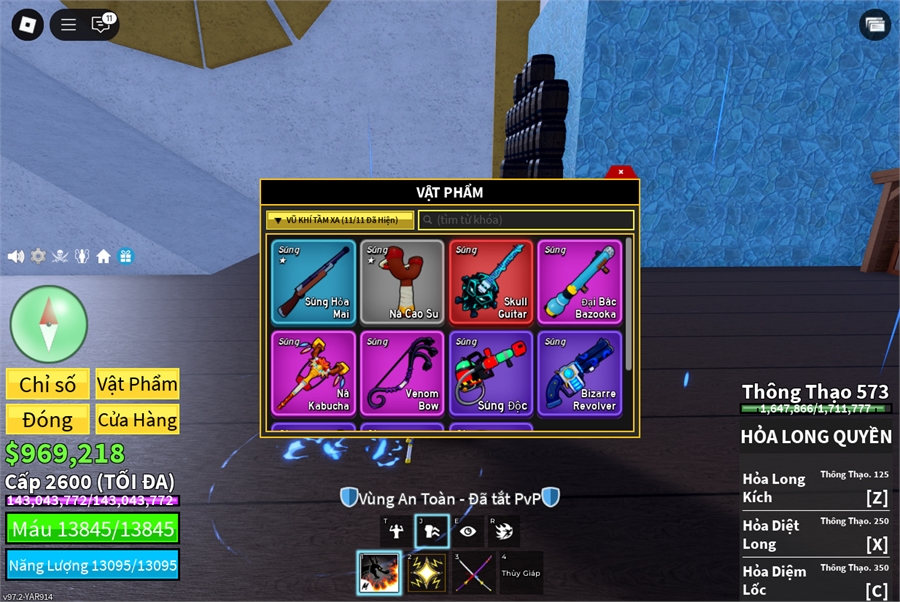Click the blue gift box icon
Image resolution: width=900 pixels, height=602 pixels.
[x=125, y=256]
